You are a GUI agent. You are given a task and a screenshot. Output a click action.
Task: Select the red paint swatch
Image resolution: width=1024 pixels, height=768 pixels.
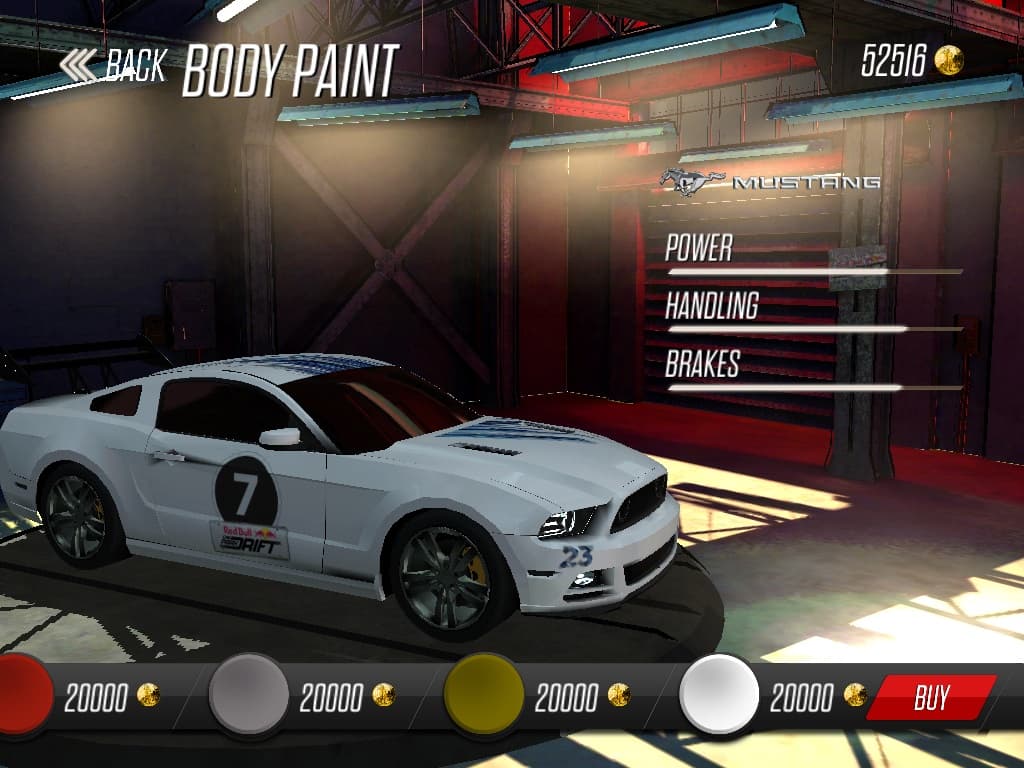pos(22,693)
